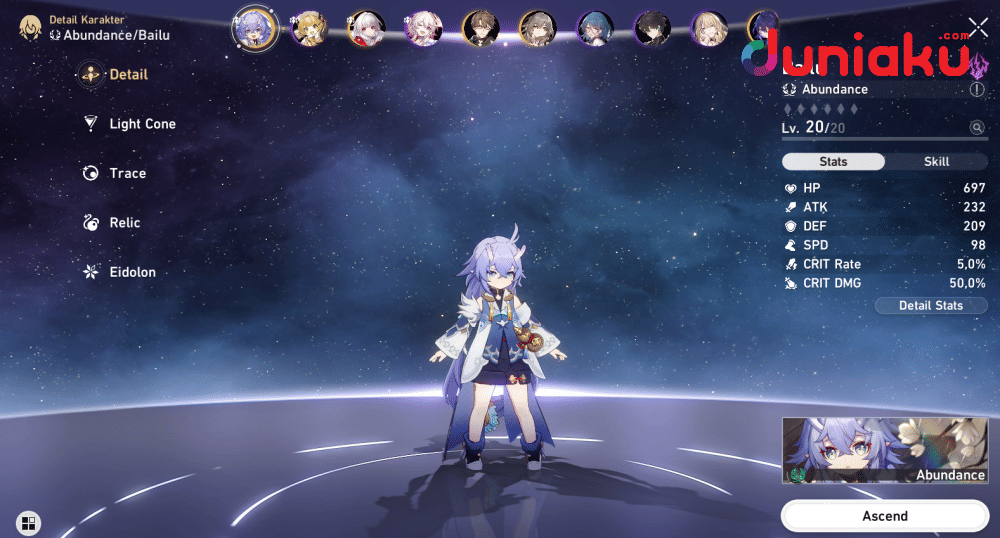Show the Stats tab
Screen dimensions: 1000x538
pyautogui.click(x=833, y=162)
